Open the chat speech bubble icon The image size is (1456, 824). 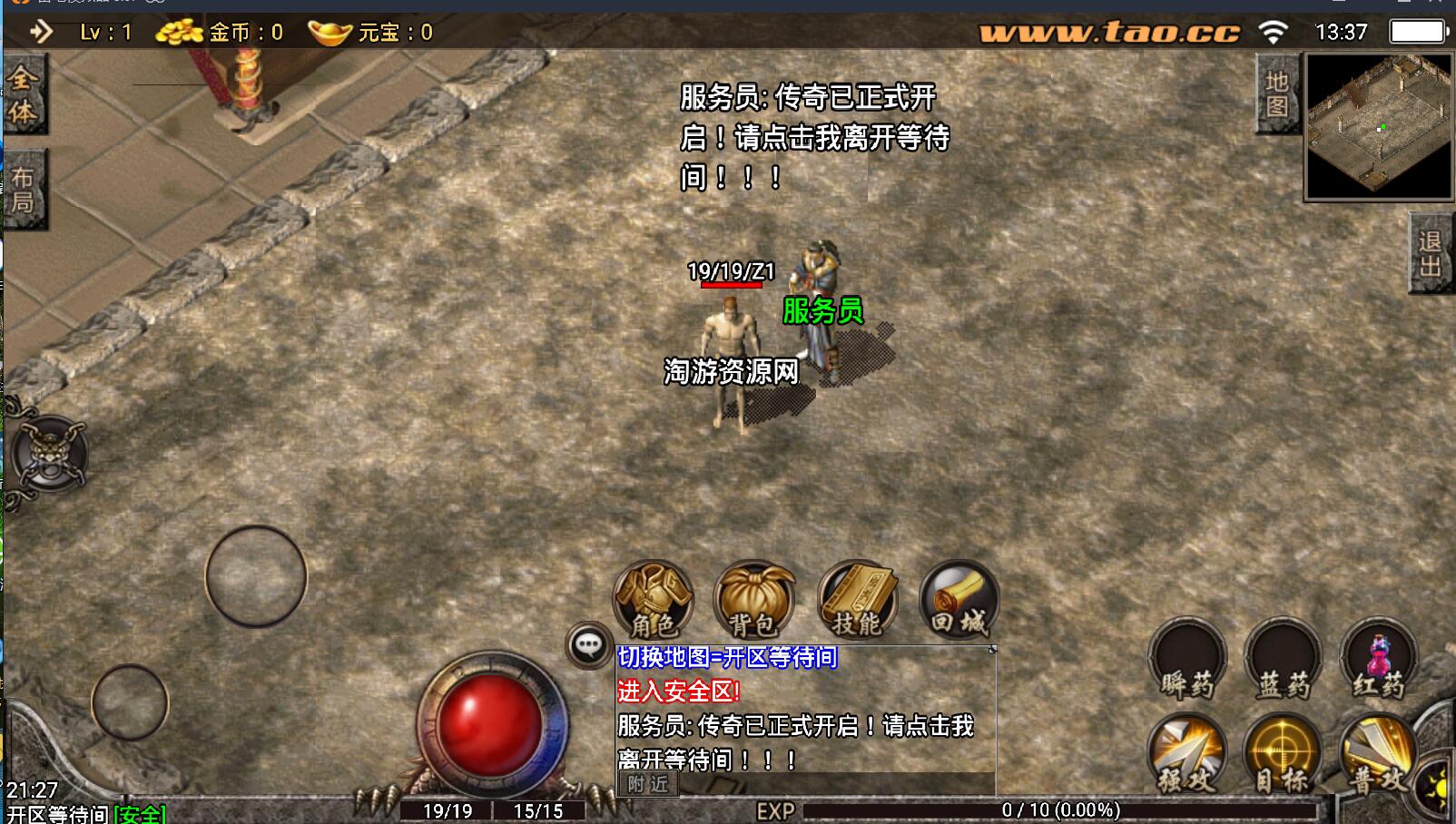(x=588, y=645)
